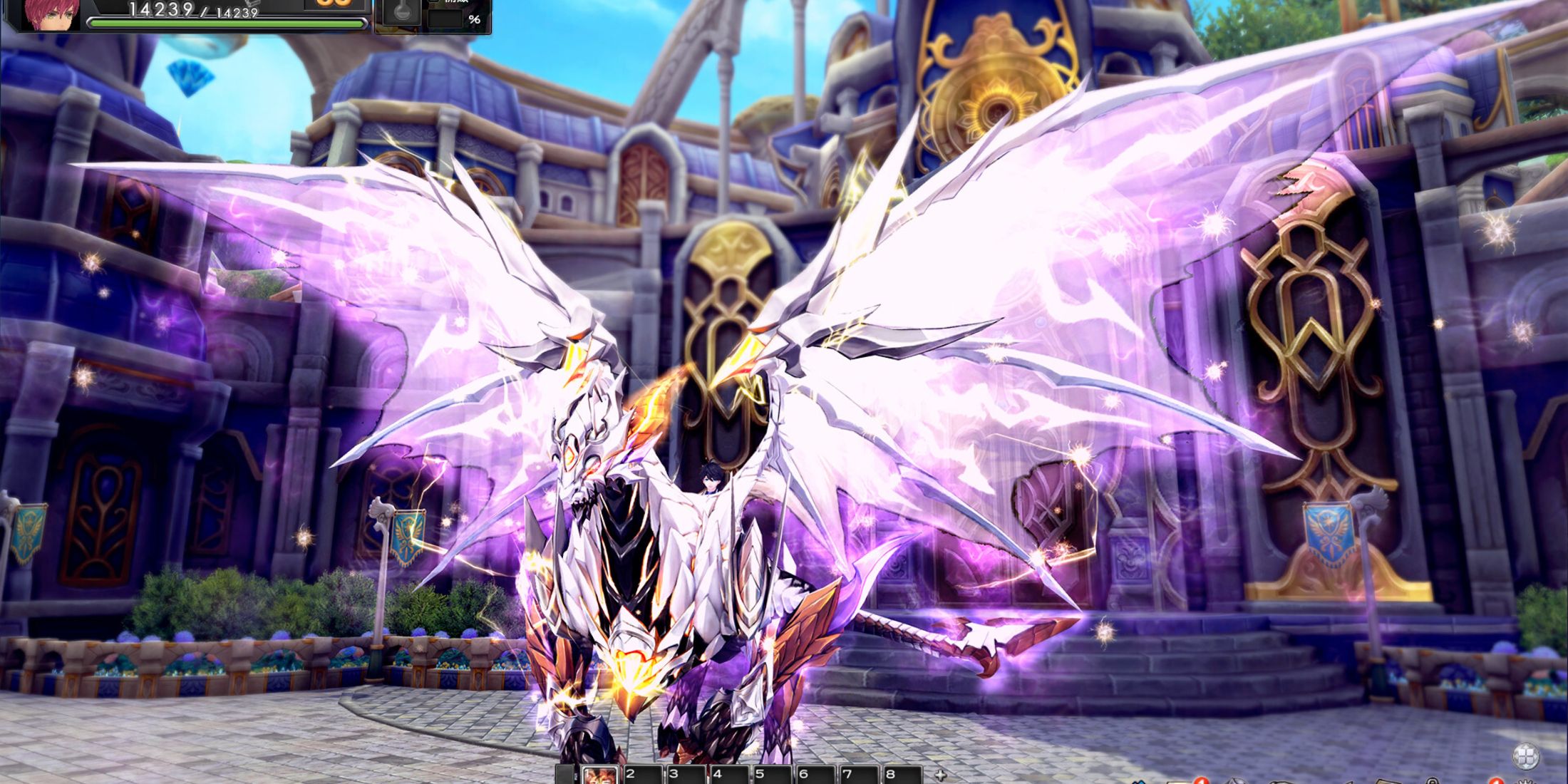The width and height of the screenshot is (1568, 784).
Task: Select the skill icon in hotbar slot 1
Action: point(601,775)
